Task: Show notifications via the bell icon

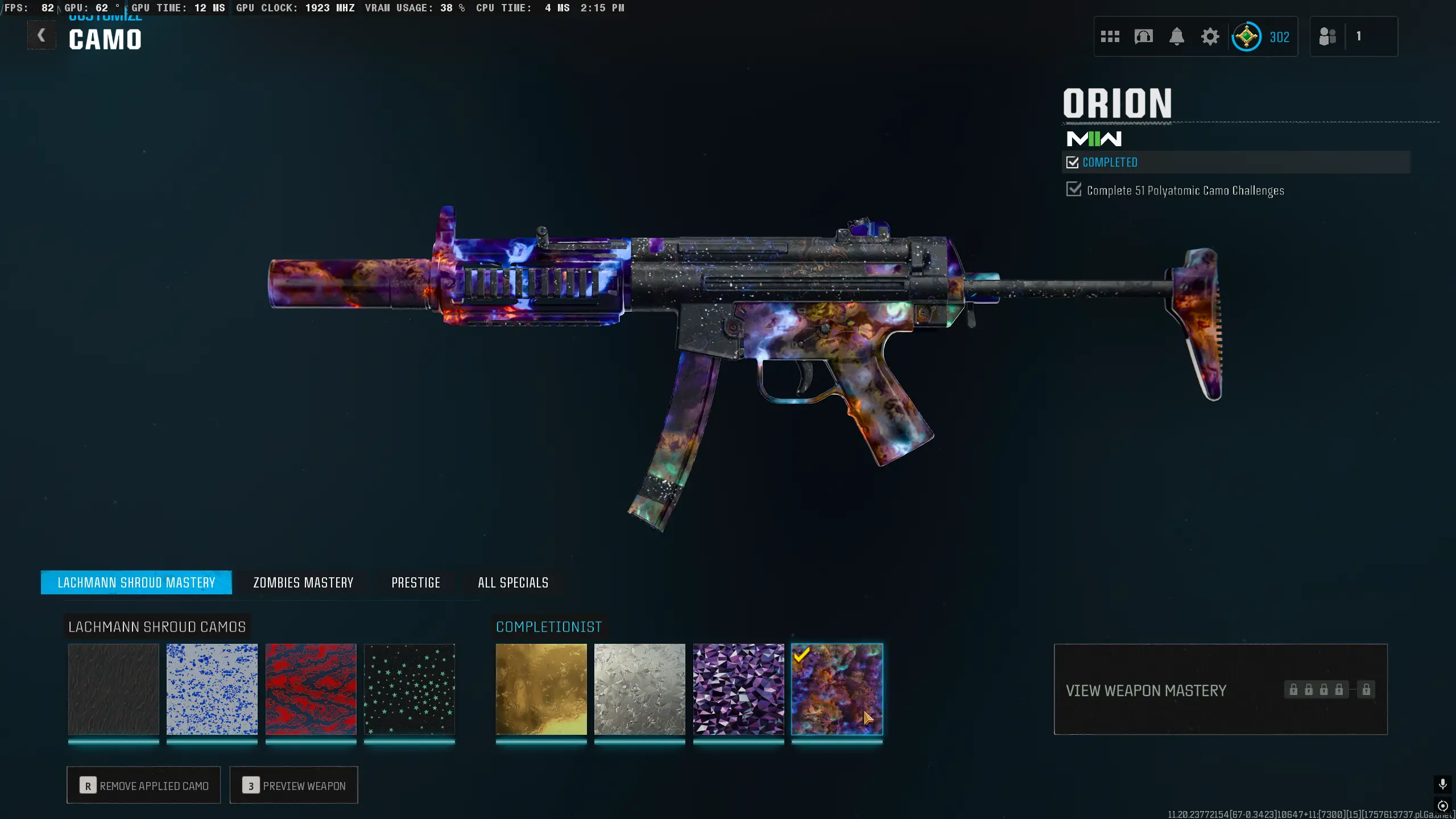Action: pyautogui.click(x=1177, y=37)
